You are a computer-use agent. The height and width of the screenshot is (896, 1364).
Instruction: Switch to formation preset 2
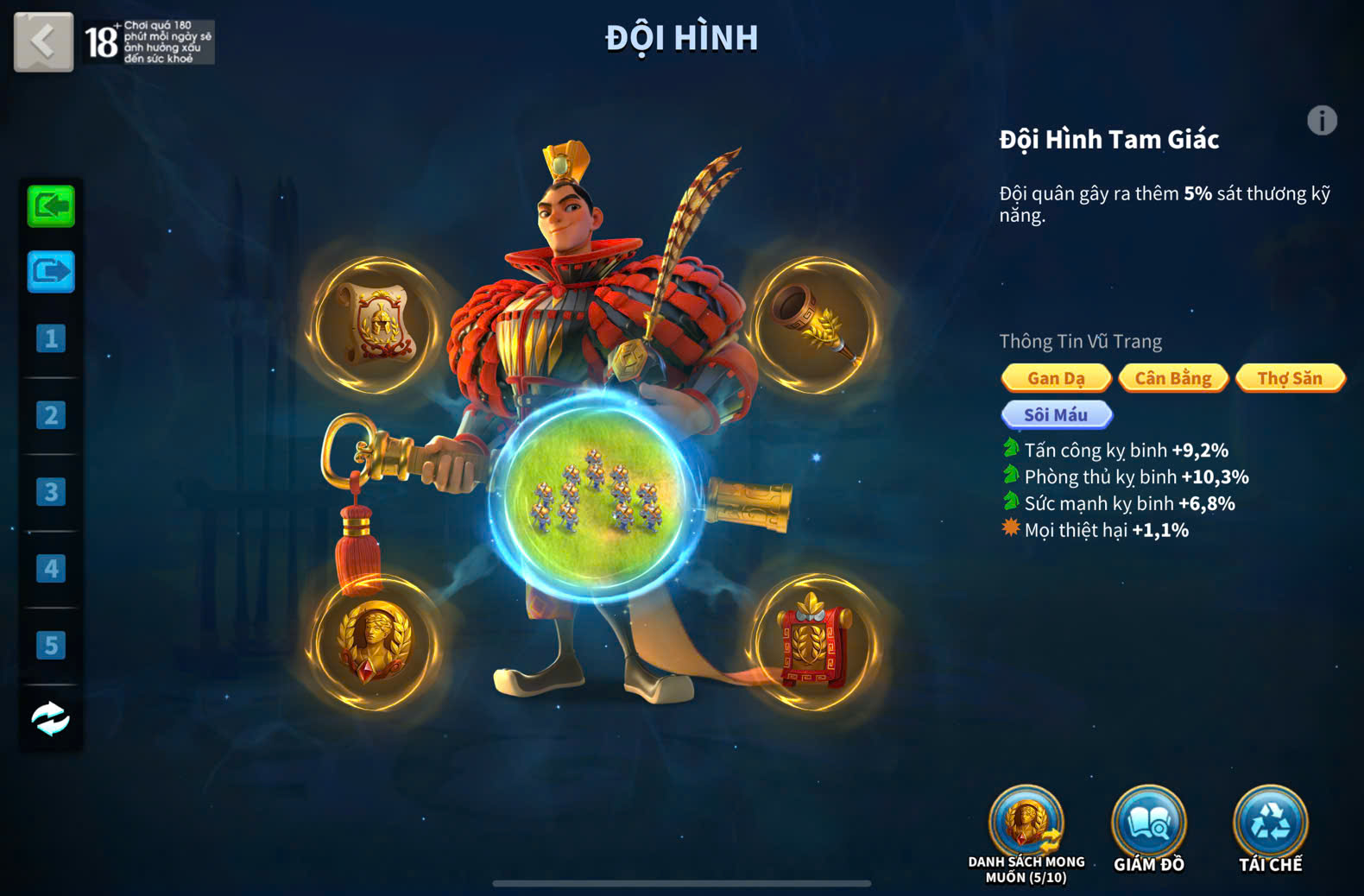51,415
